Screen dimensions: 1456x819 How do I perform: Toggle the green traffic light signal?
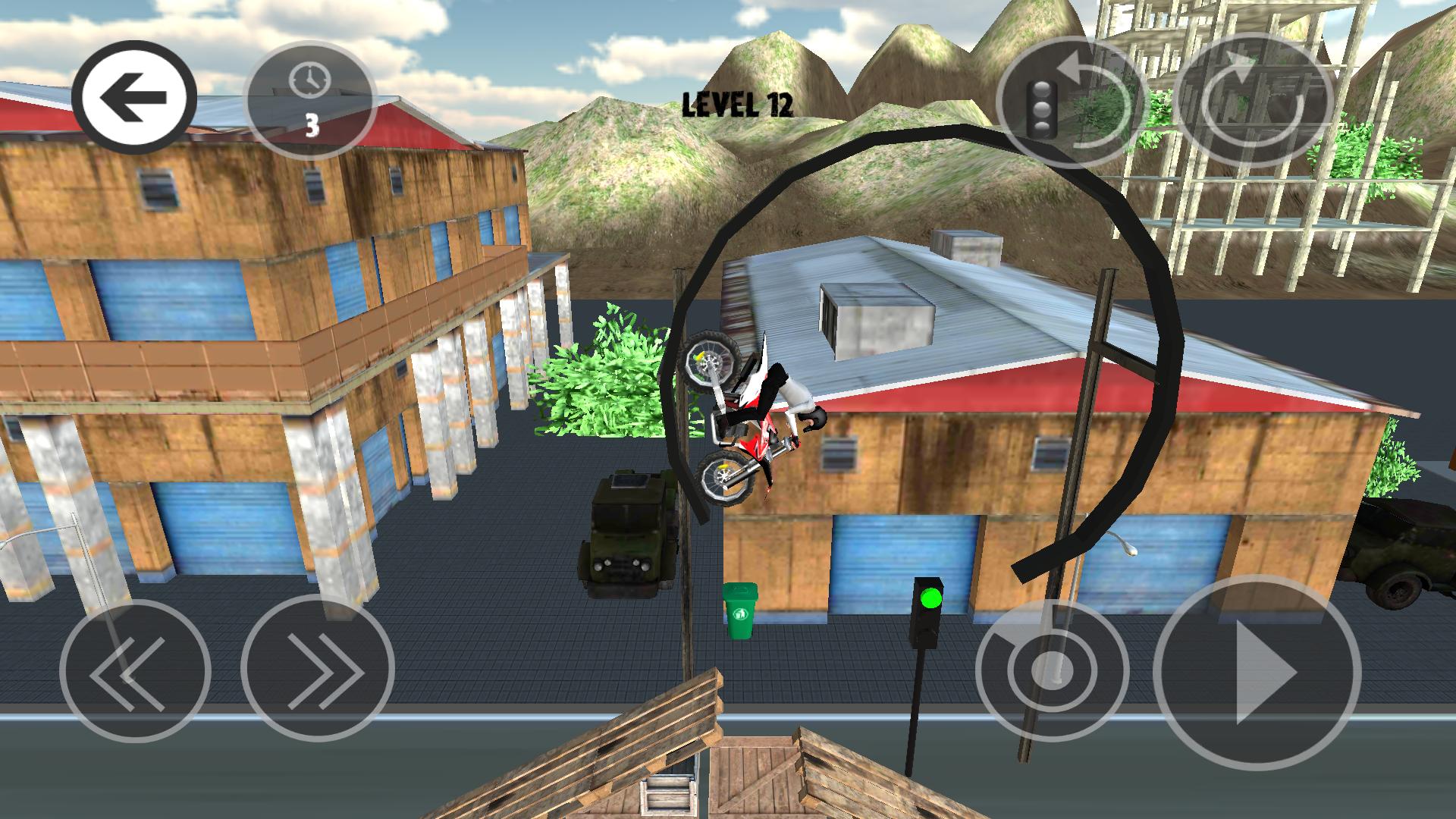point(930,600)
